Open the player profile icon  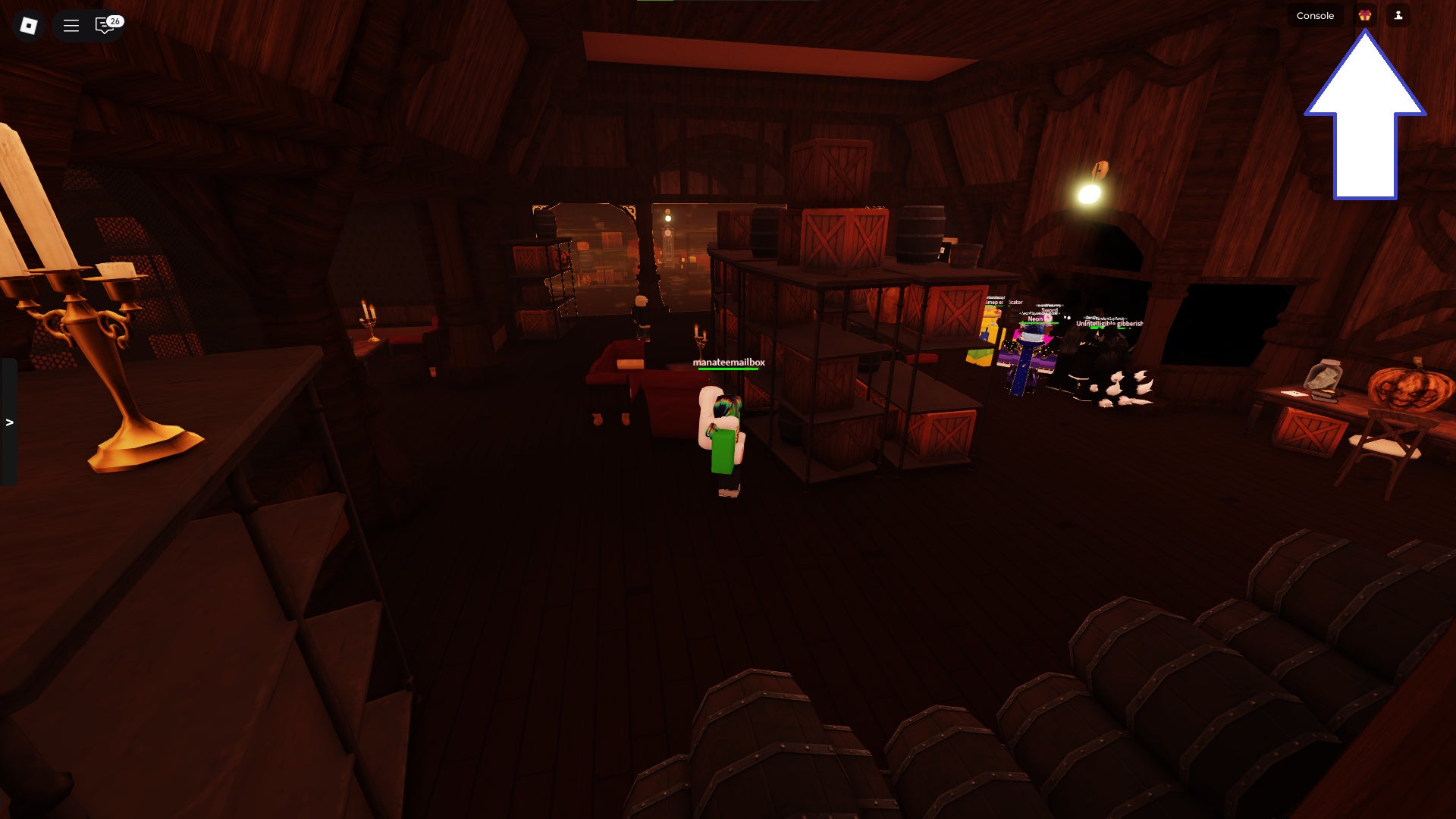click(1398, 15)
